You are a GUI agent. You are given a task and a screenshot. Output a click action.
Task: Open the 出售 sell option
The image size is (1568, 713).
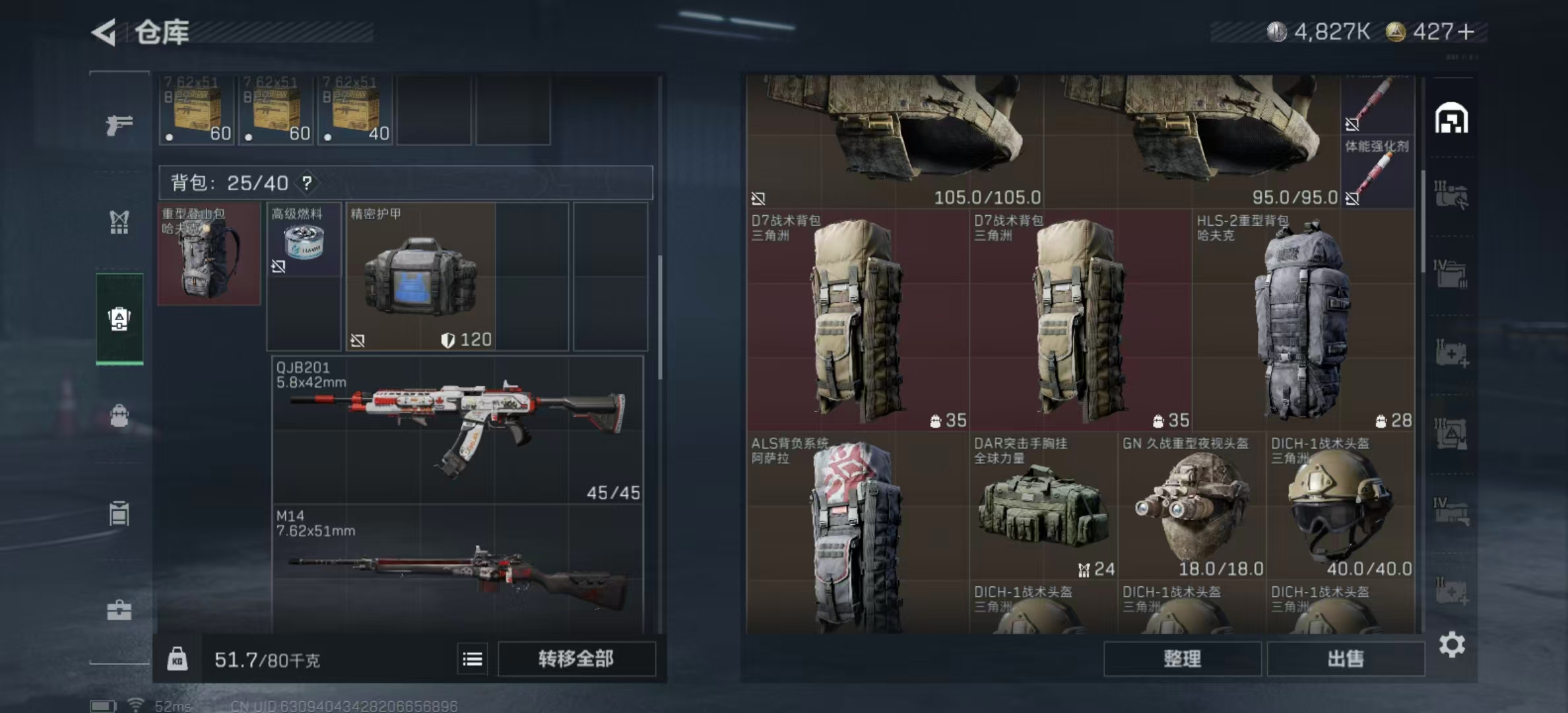pos(1345,659)
